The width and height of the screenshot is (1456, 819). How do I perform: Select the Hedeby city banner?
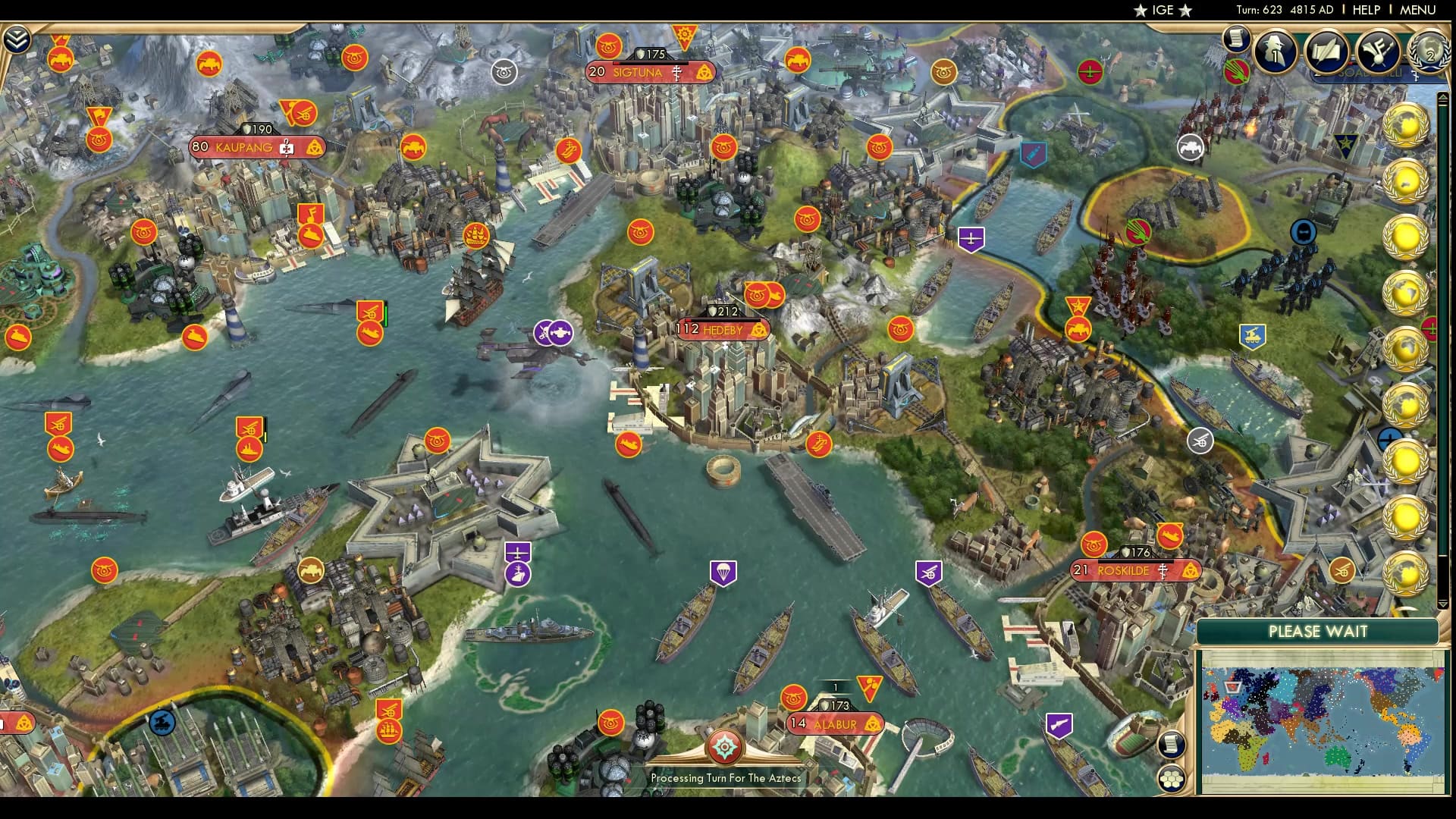(719, 330)
